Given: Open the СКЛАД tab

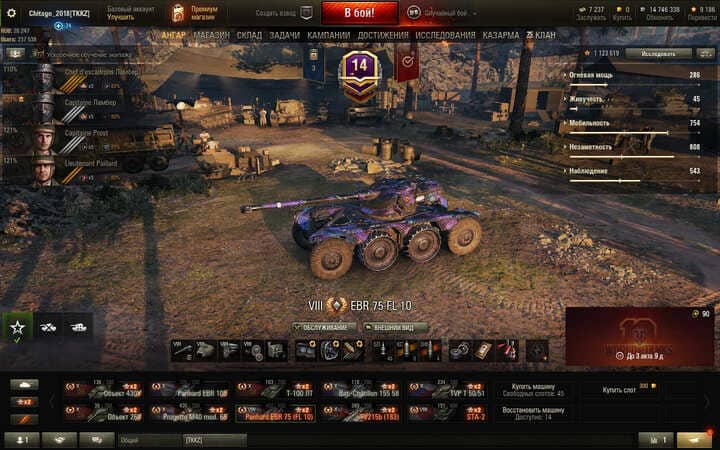Looking at the screenshot, I should point(249,35).
